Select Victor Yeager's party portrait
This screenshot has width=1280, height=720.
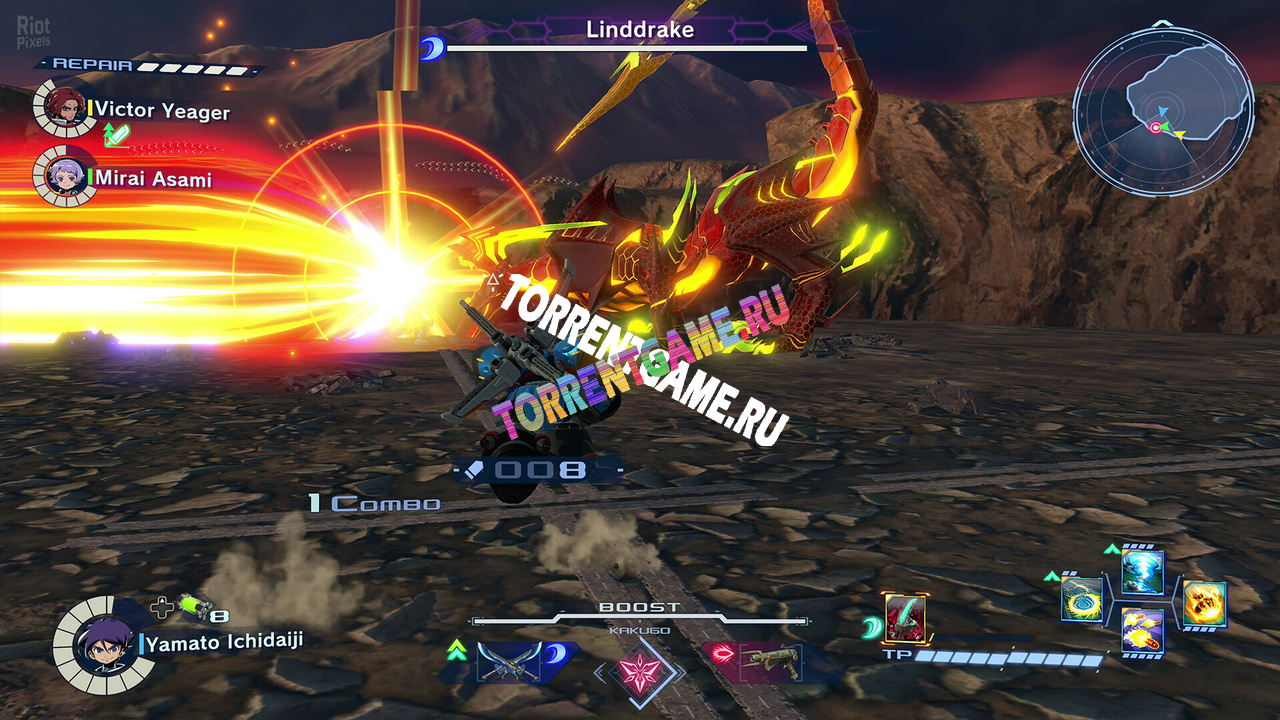point(65,107)
